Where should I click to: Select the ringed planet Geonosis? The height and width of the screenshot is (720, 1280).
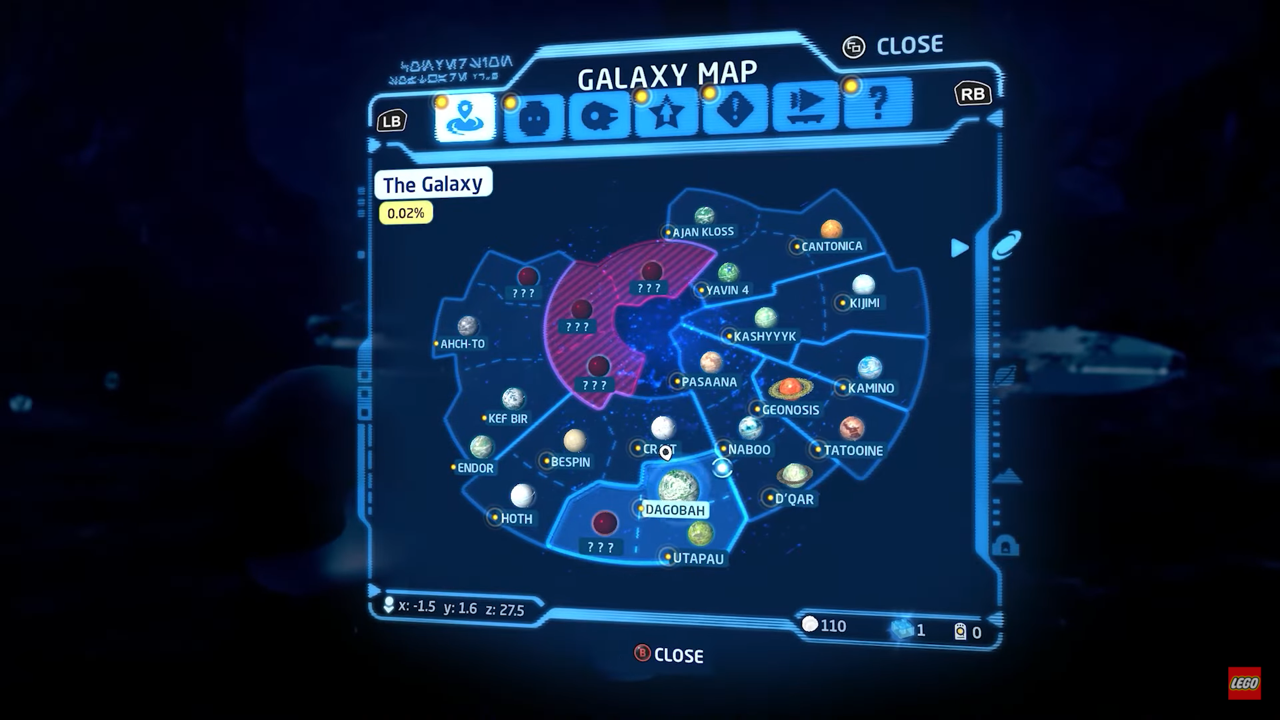[790, 388]
